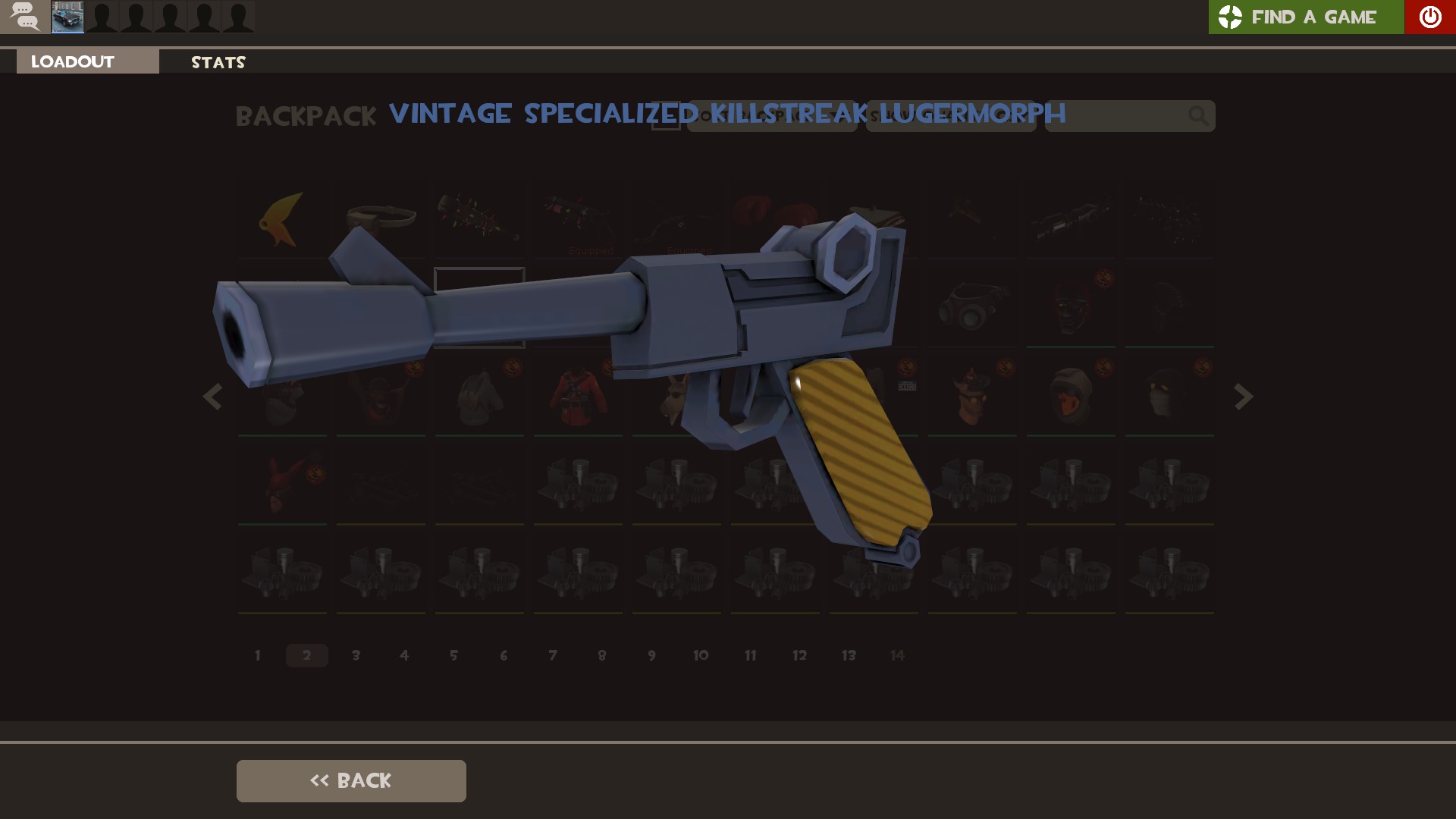1456x819 pixels.
Task: Switch to the Stats tab
Action: point(218,62)
